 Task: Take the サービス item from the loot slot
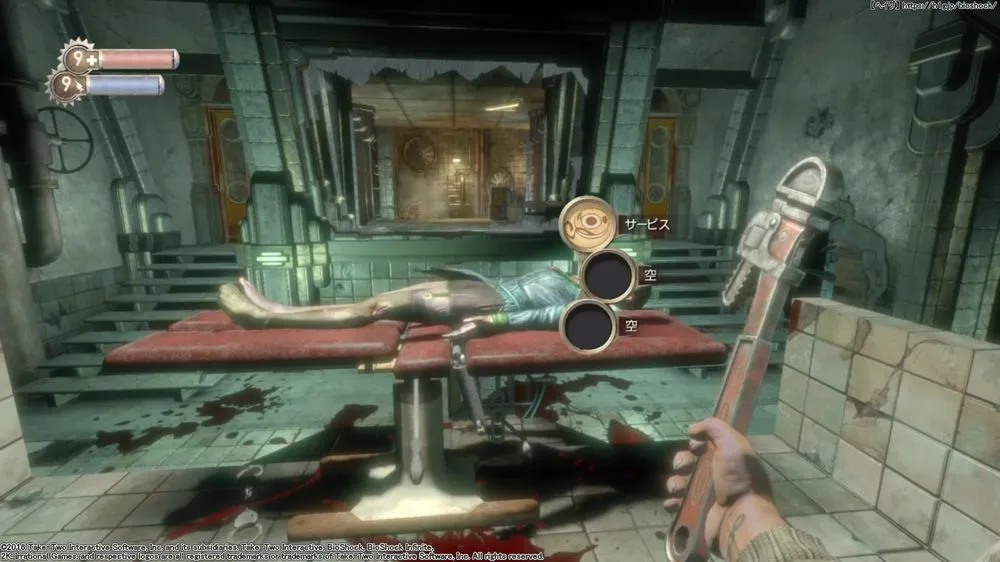coord(587,225)
